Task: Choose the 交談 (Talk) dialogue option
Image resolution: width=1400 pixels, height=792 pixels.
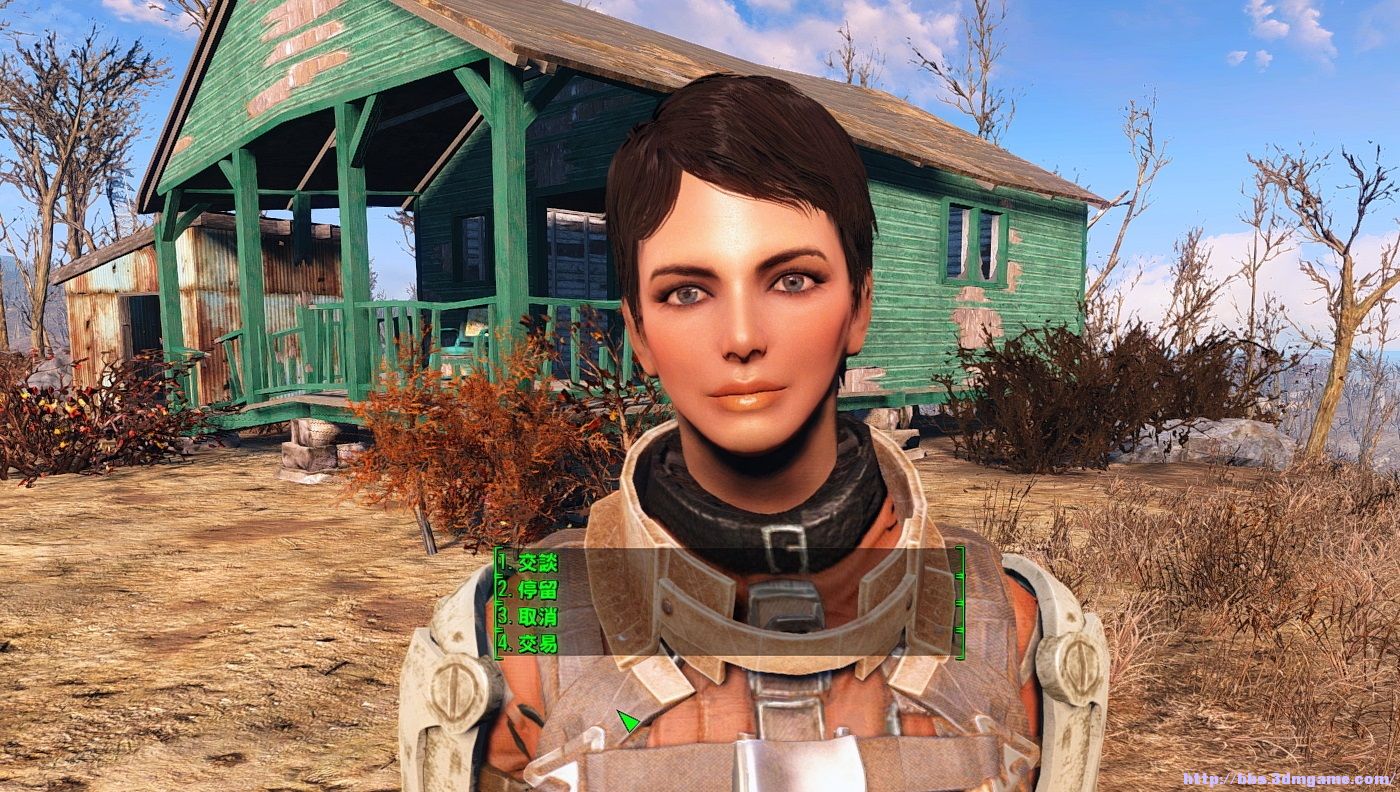Action: 529,562
